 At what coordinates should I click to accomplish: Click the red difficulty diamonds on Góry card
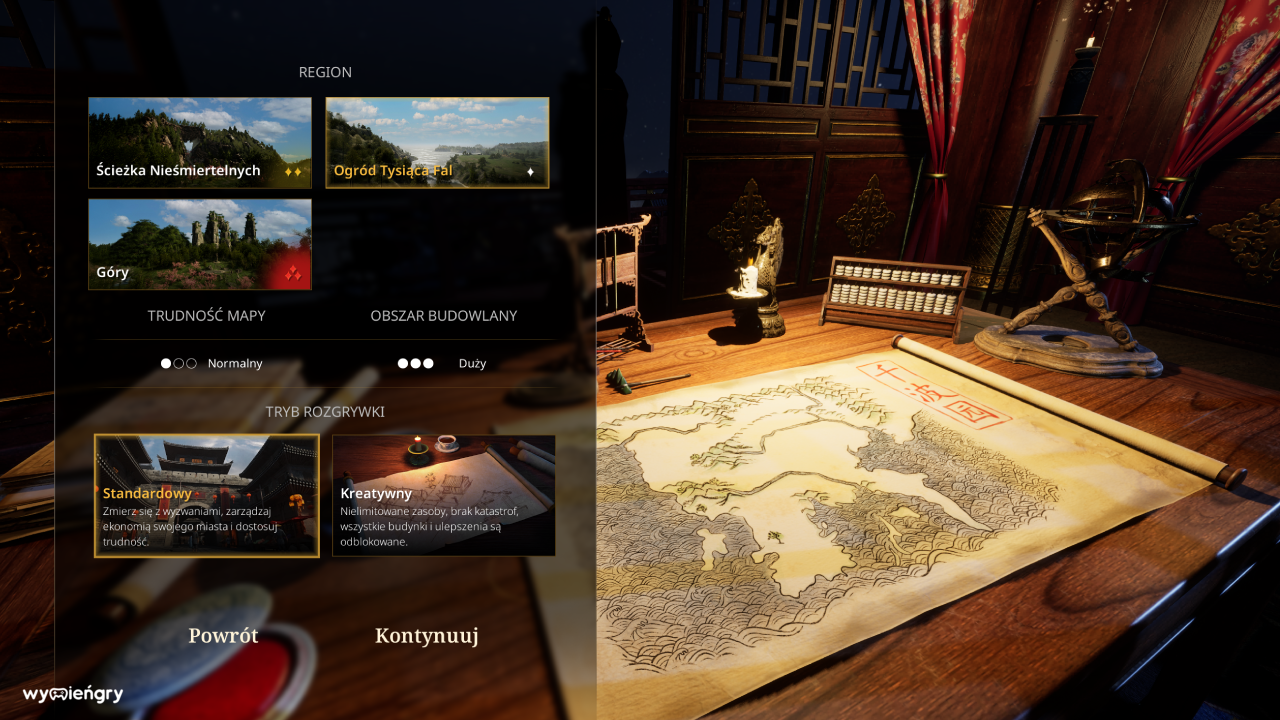[x=294, y=273]
